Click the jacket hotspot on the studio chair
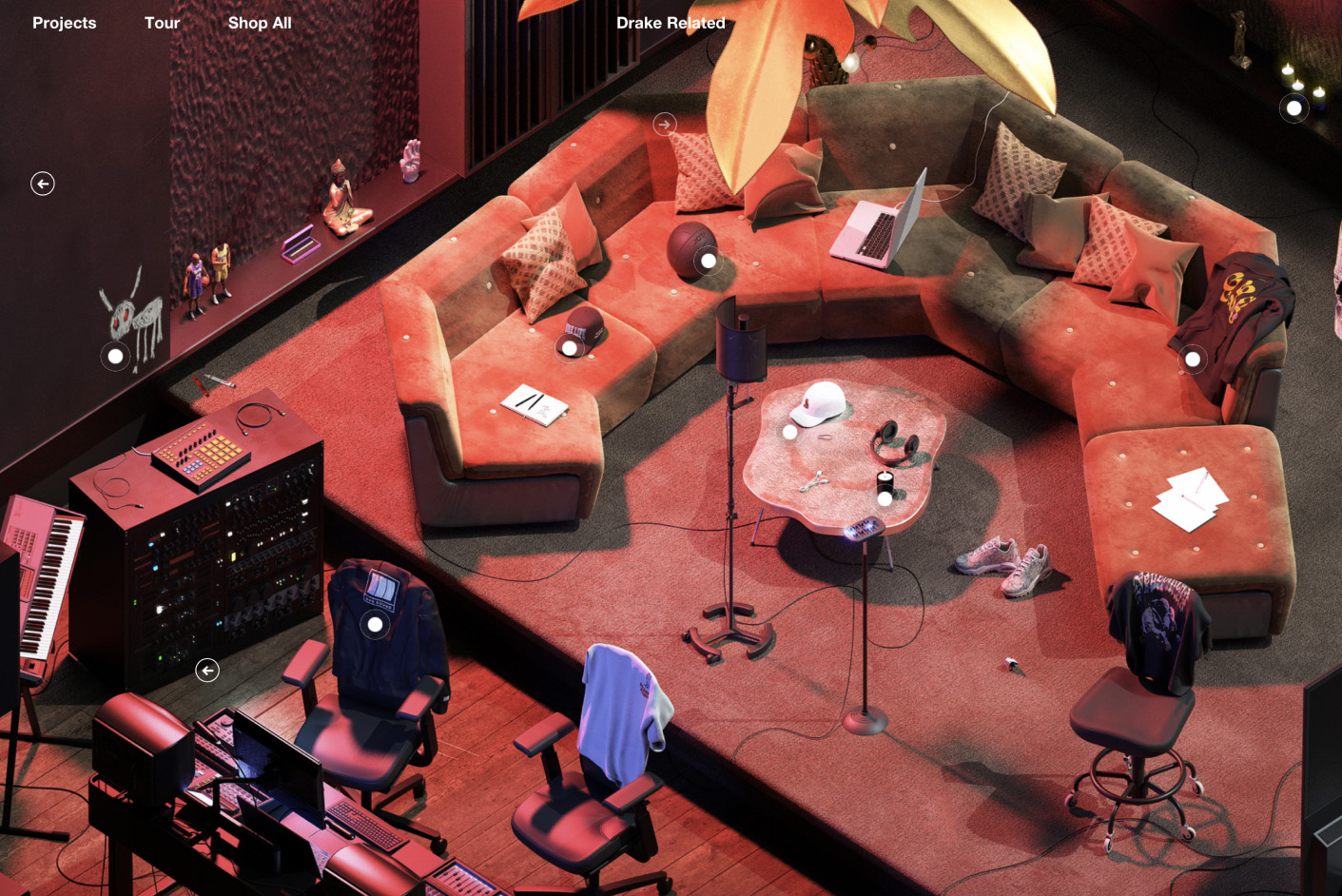The height and width of the screenshot is (896, 1342). tap(374, 624)
